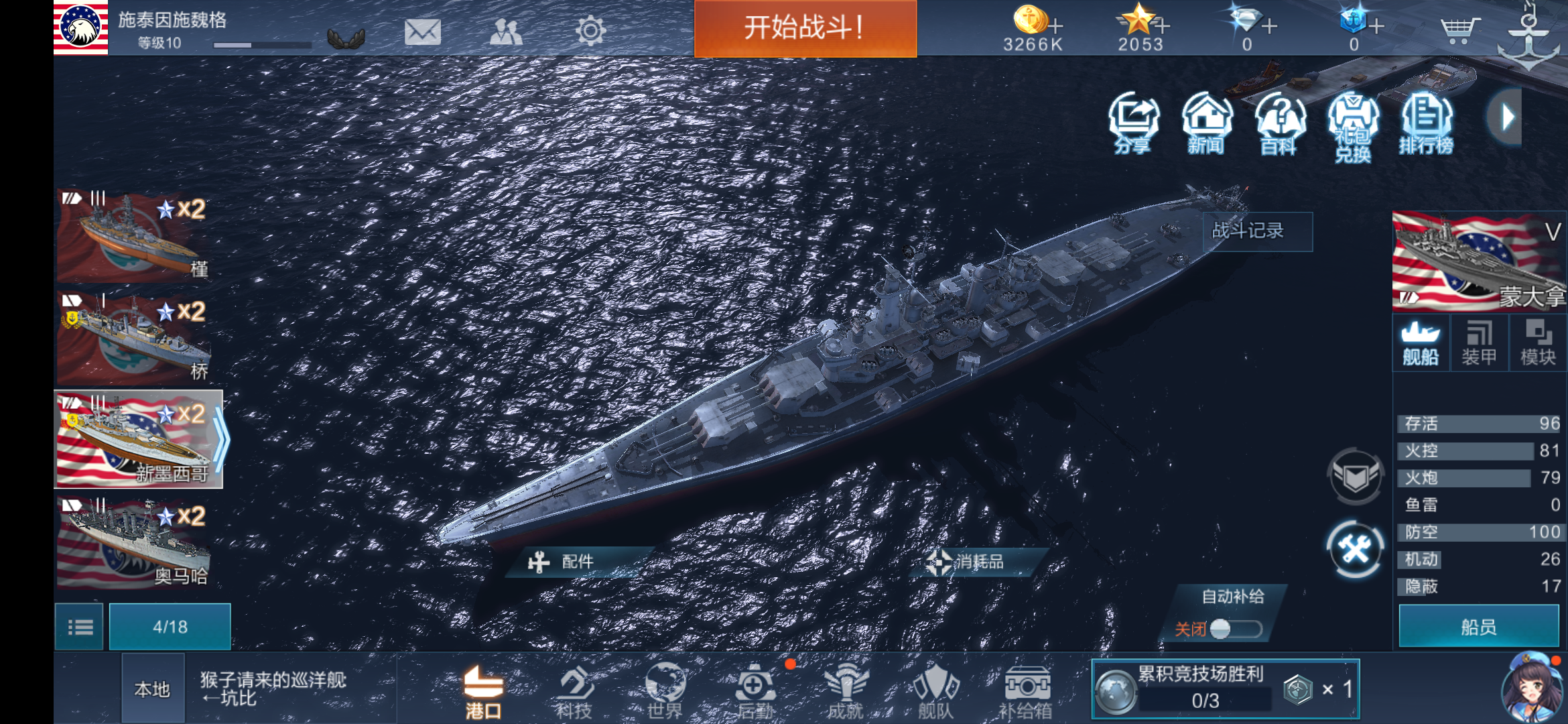The image size is (1568, 724).
Task: Open the settings gear
Action: point(590,30)
